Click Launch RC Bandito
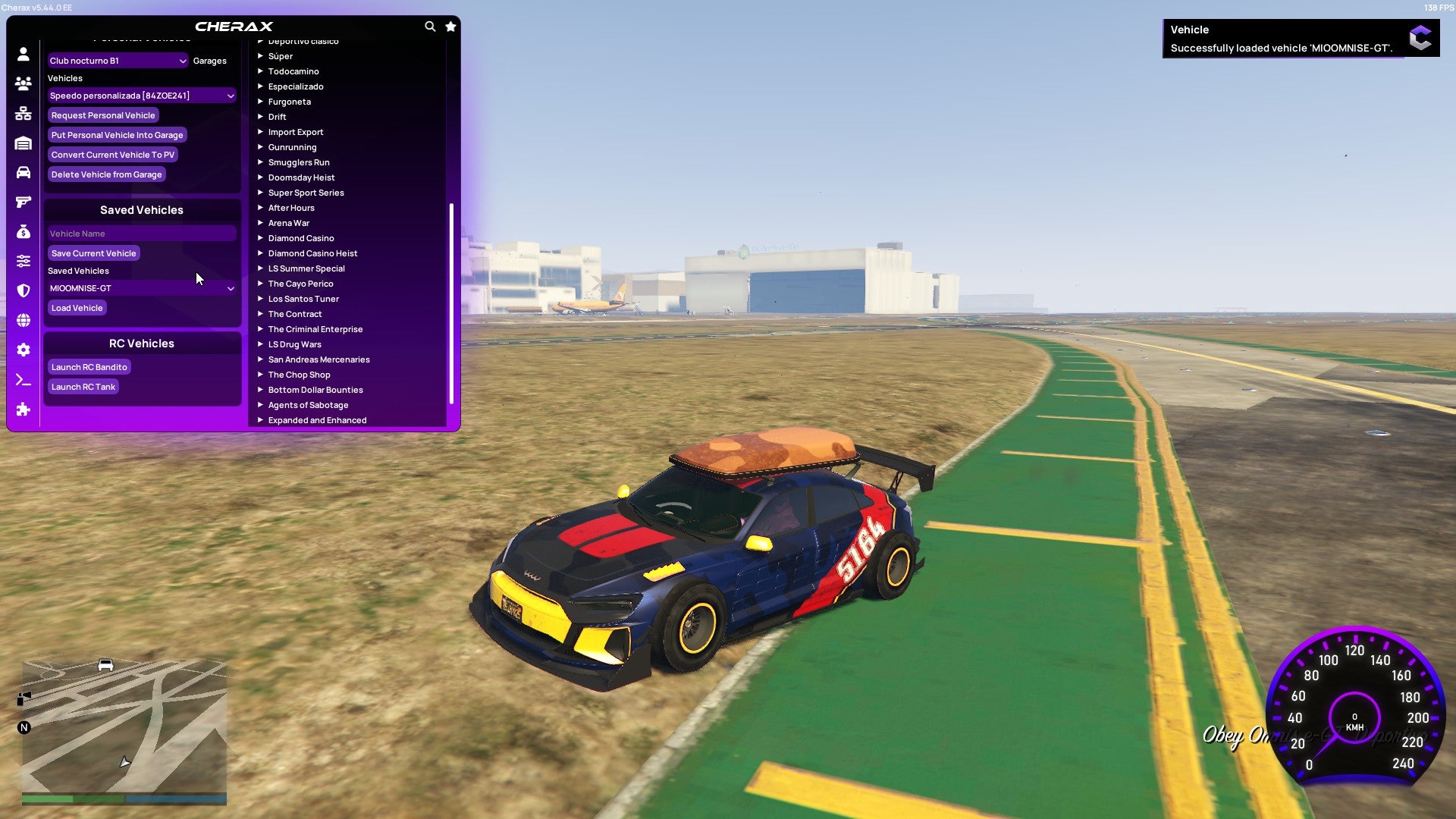This screenshot has height=819, width=1456. tap(88, 366)
